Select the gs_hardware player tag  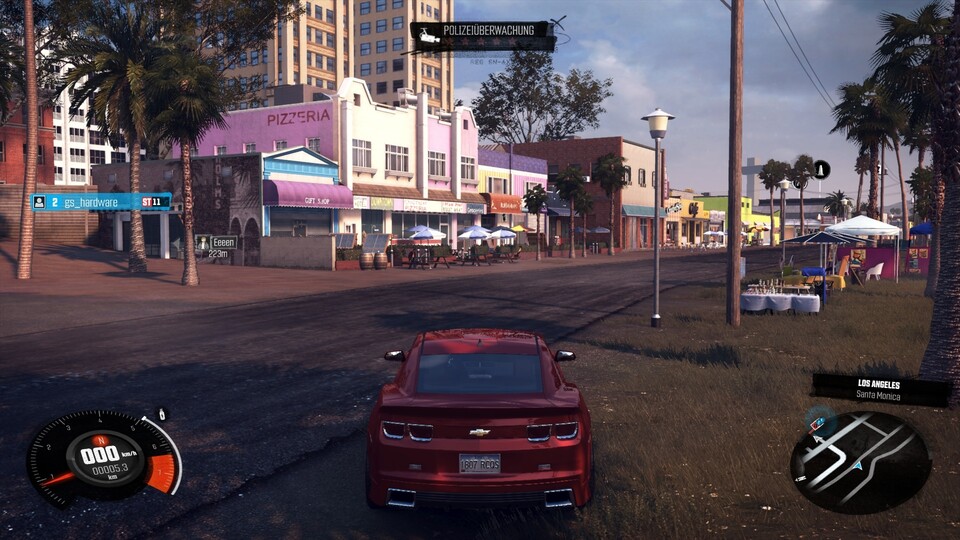pyautogui.click(x=101, y=202)
